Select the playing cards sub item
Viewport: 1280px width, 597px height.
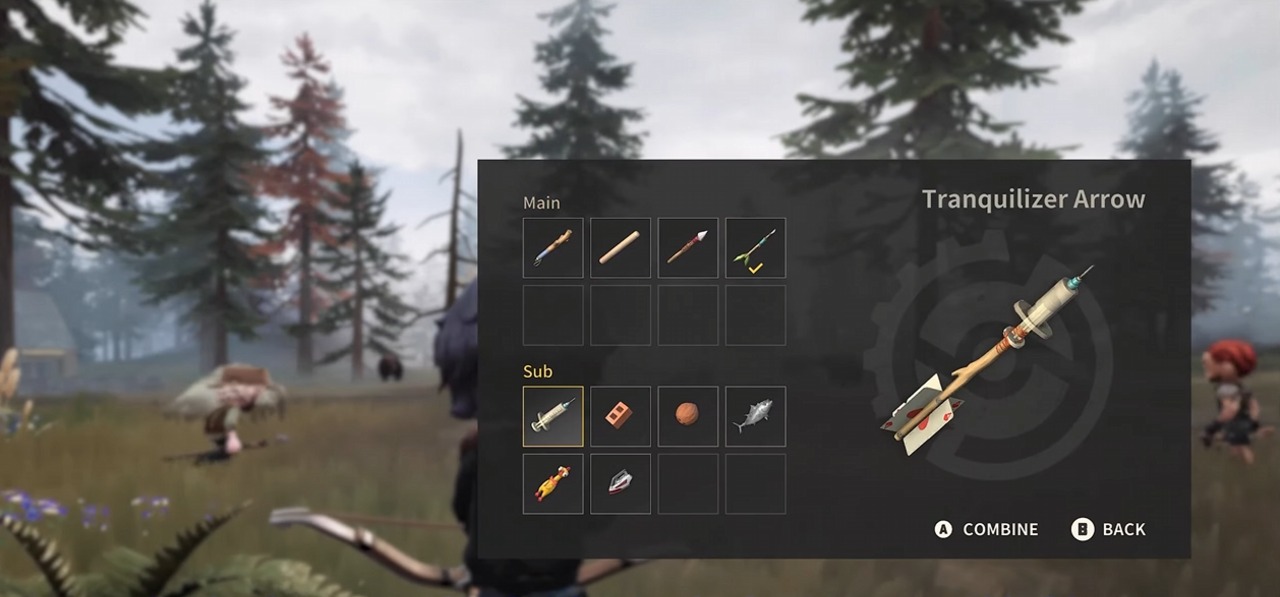620,484
